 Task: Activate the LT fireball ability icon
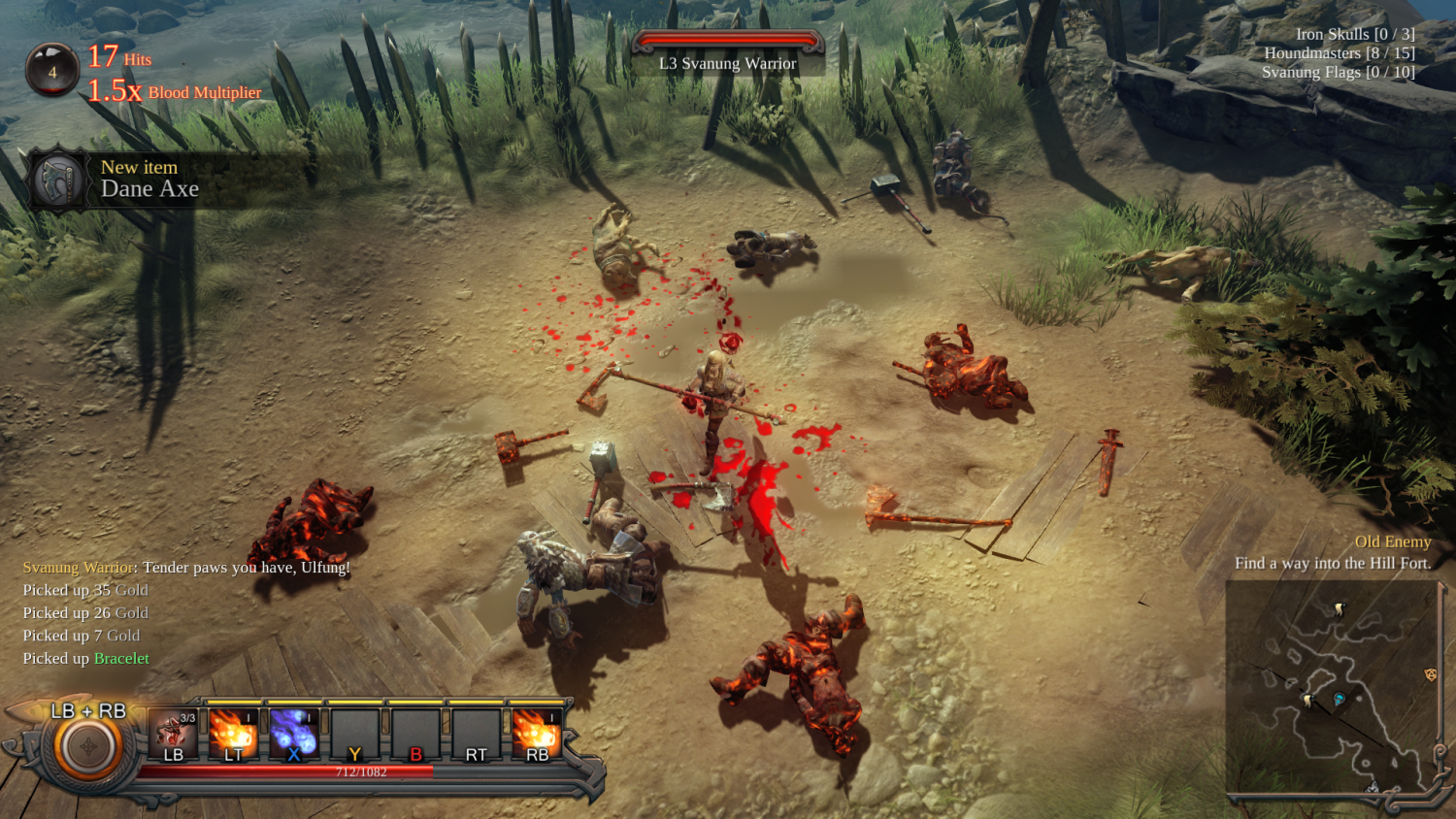pos(232,731)
